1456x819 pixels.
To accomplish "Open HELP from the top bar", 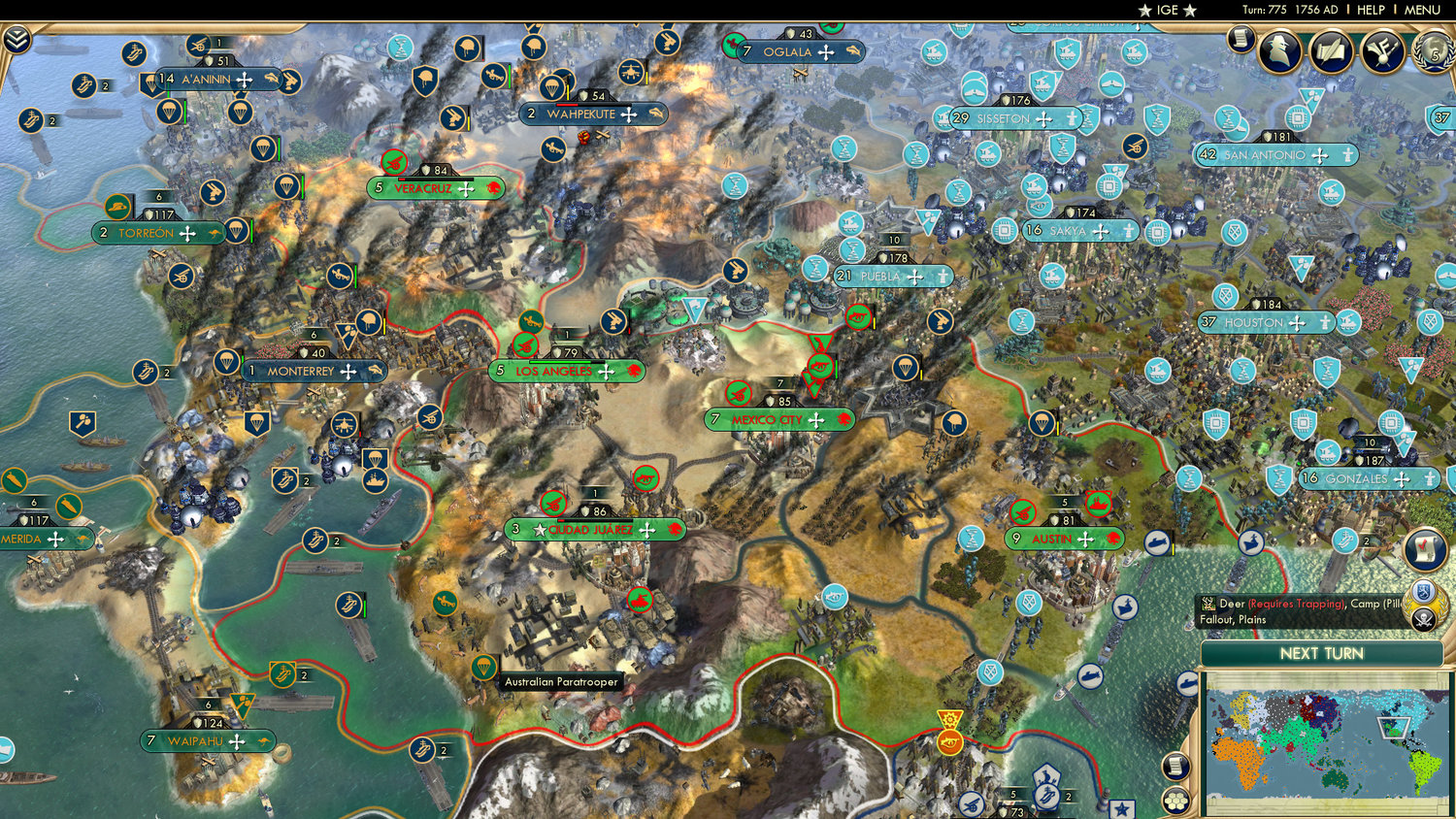I will tap(1371, 10).
